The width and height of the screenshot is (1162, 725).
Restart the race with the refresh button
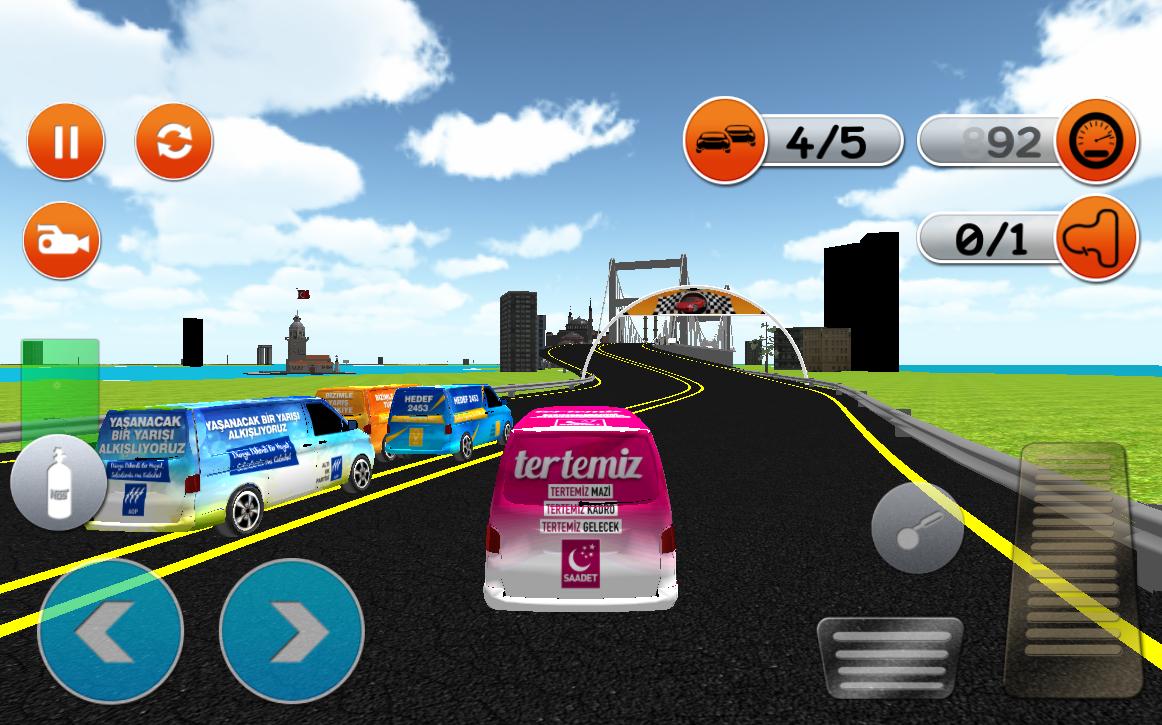click(x=174, y=141)
